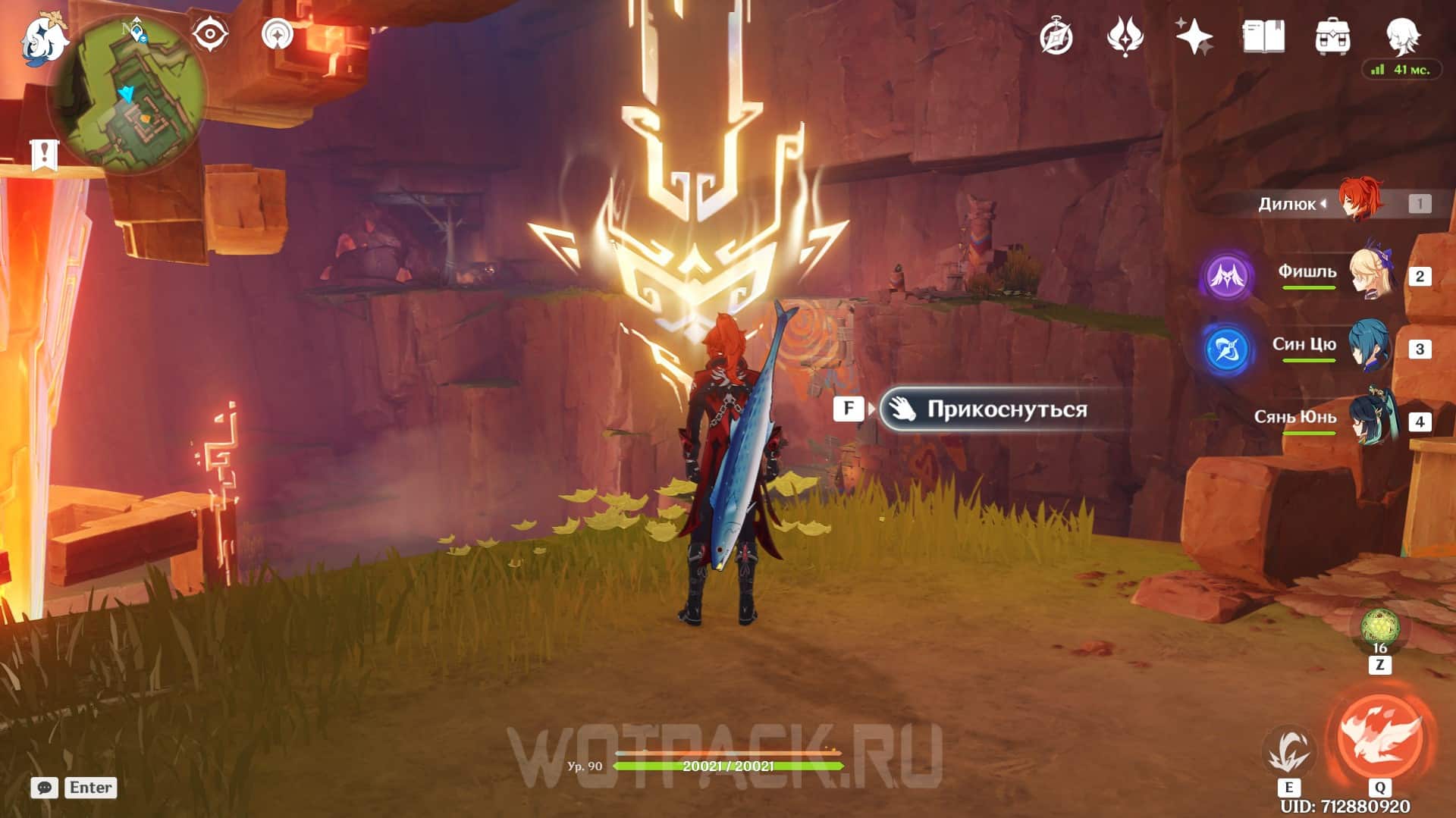Open the compass adventure icon
Viewport: 1456px width, 818px height.
click(x=1056, y=36)
